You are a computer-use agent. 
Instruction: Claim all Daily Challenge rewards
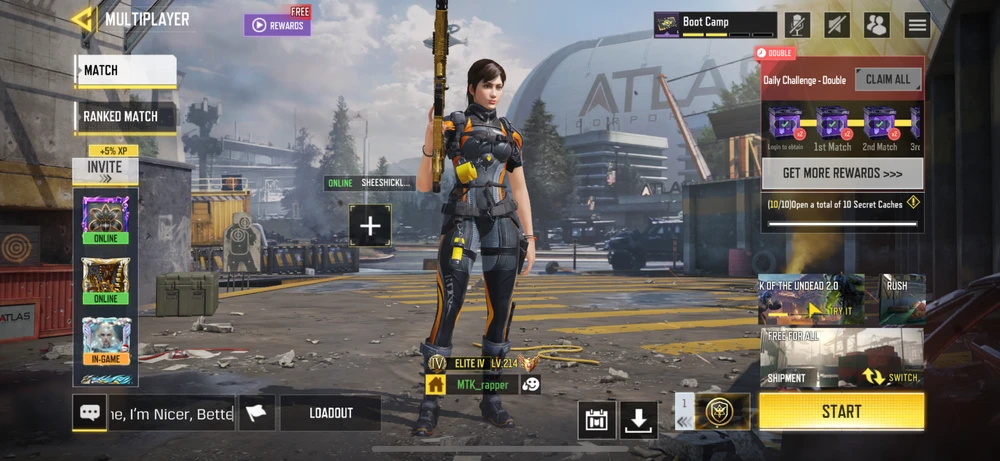click(x=887, y=80)
